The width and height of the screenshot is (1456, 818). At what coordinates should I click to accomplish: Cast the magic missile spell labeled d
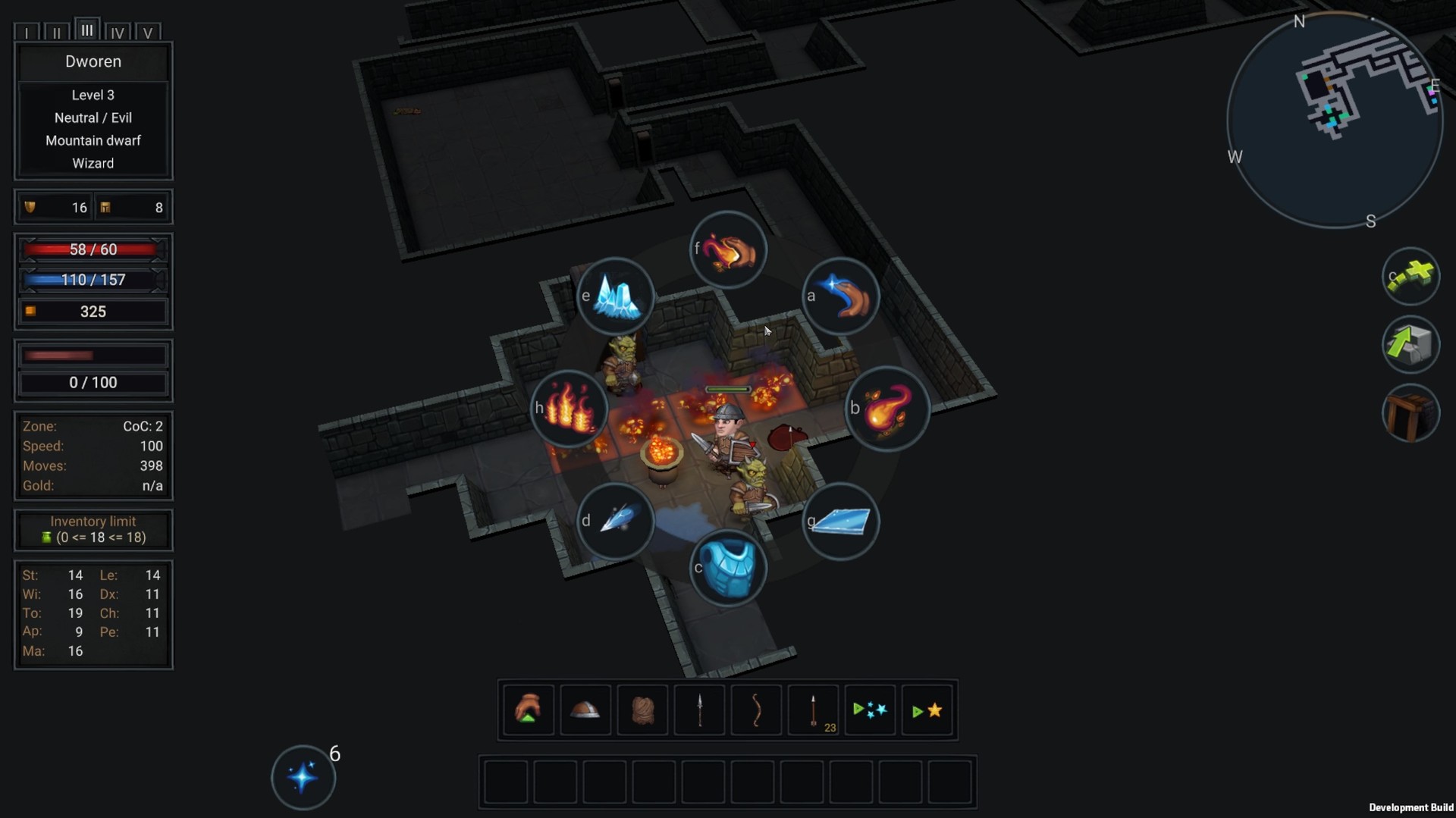[617, 522]
